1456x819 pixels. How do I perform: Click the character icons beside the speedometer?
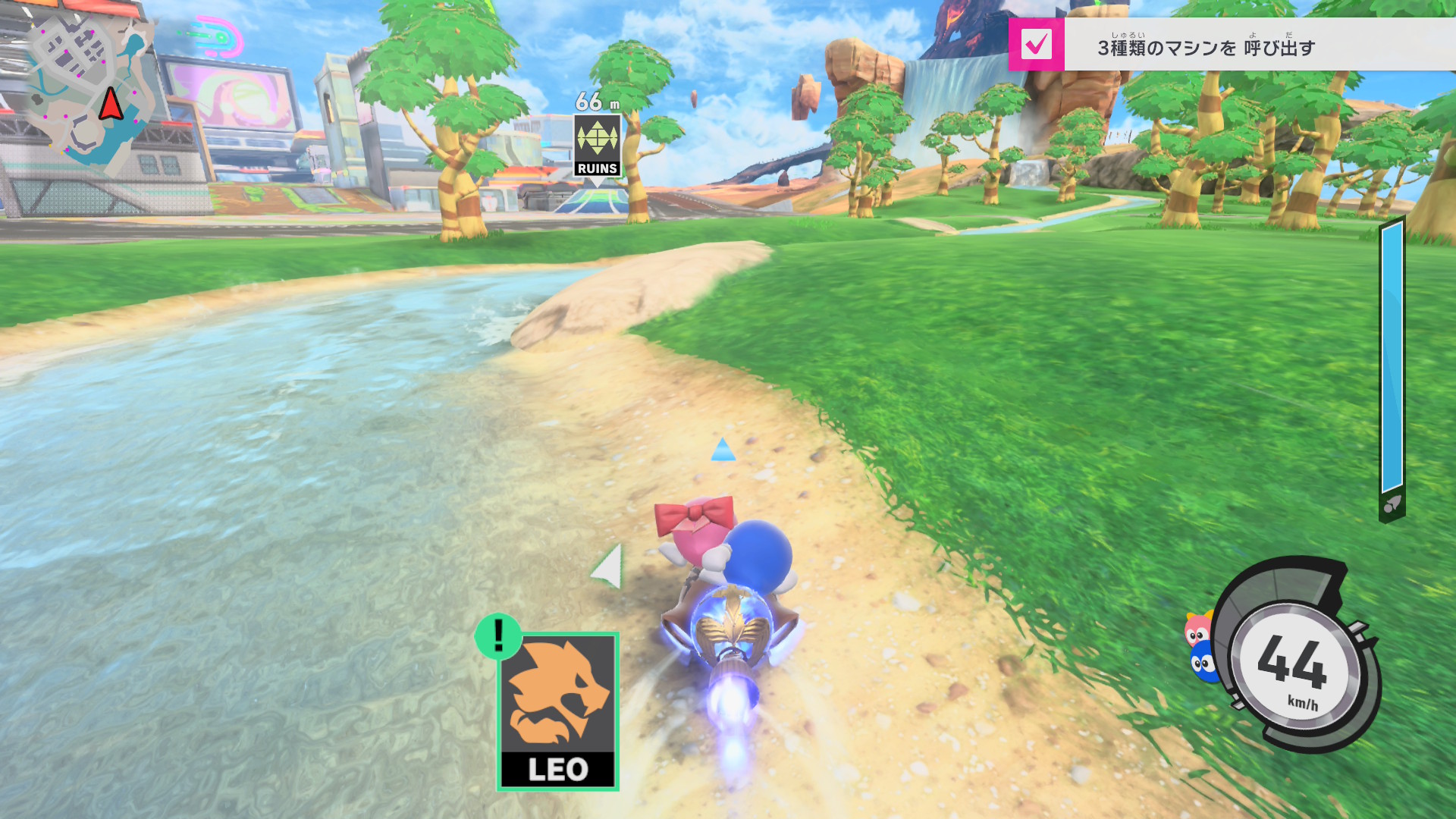[1200, 647]
